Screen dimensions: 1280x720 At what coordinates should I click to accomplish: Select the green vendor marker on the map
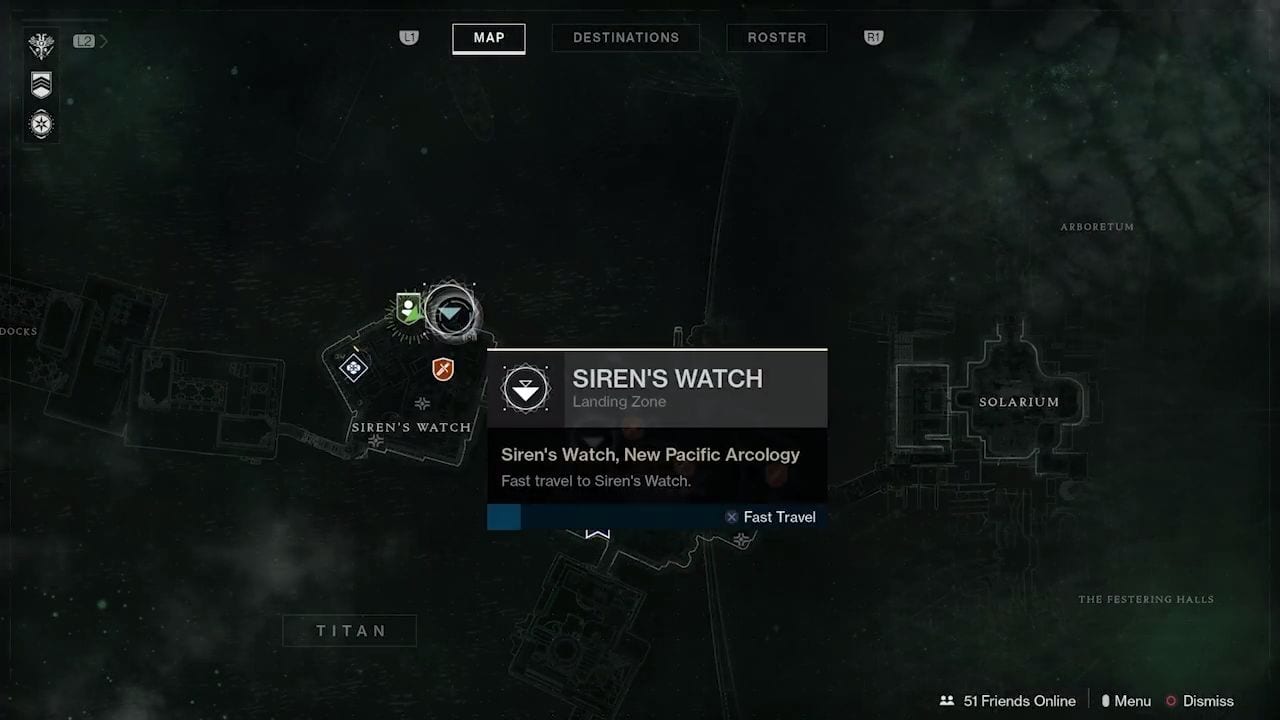(408, 307)
